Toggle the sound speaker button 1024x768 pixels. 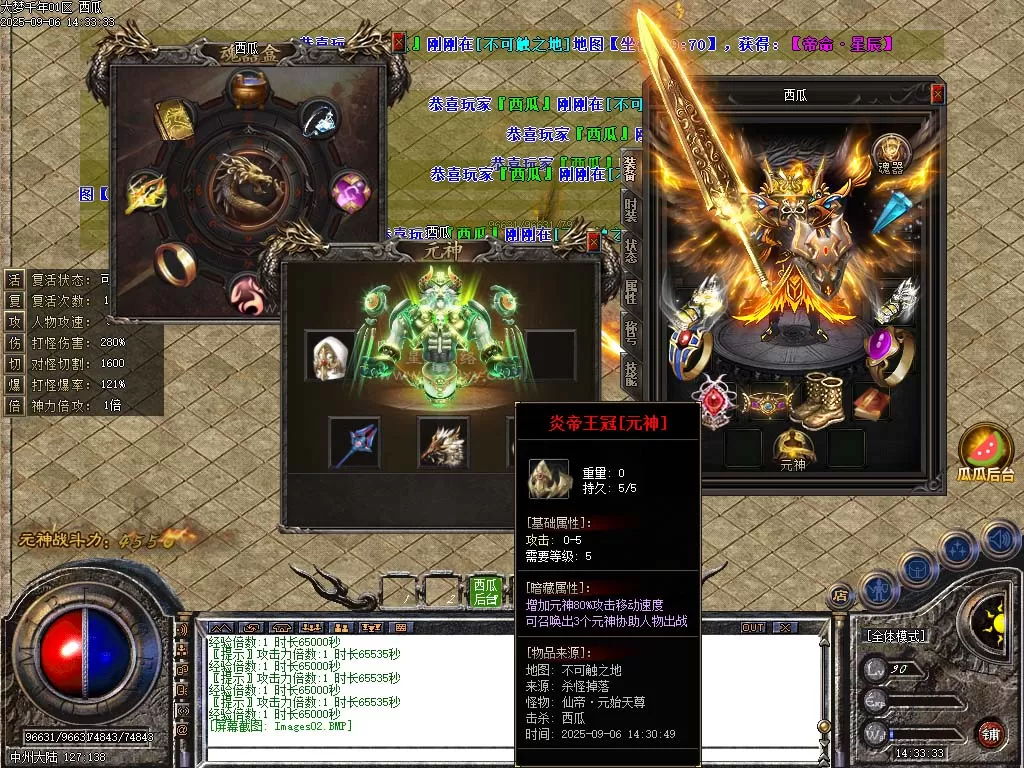click(1000, 540)
